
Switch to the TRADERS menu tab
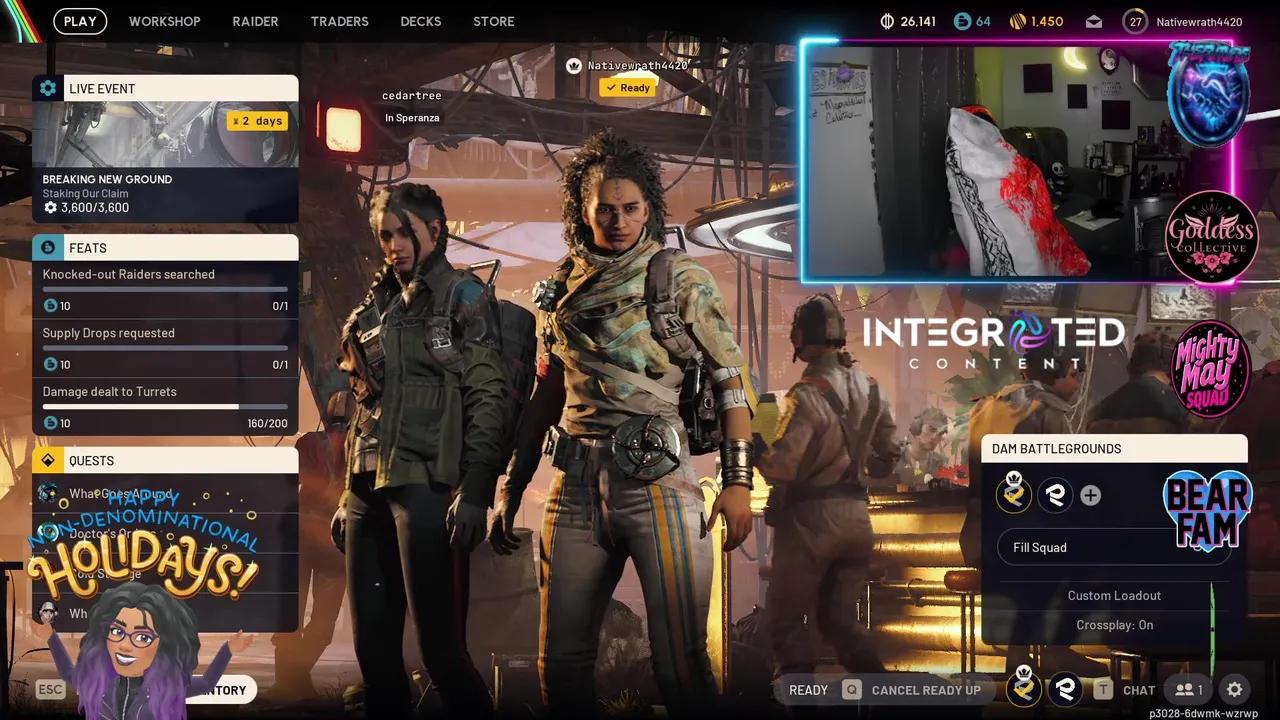[339, 21]
